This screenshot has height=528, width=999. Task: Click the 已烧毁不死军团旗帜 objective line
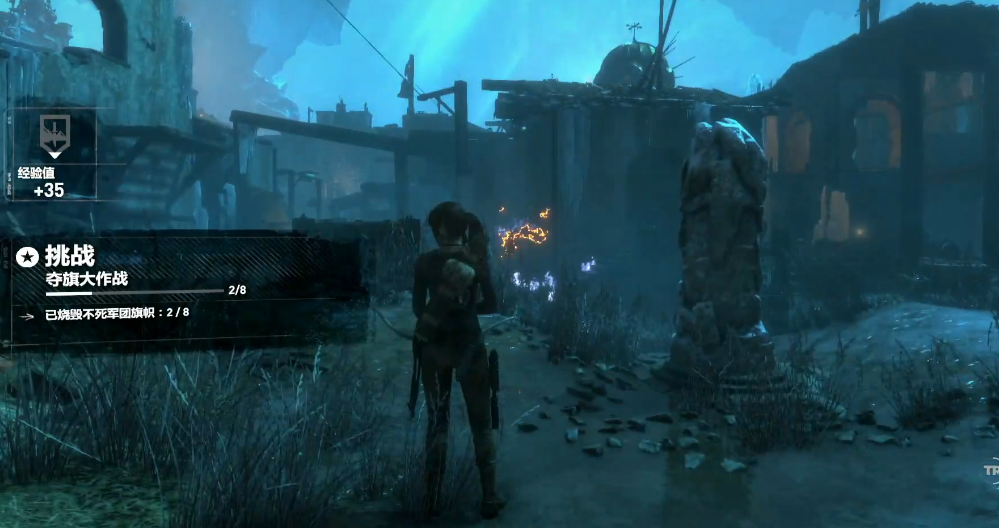pyautogui.click(x=116, y=313)
